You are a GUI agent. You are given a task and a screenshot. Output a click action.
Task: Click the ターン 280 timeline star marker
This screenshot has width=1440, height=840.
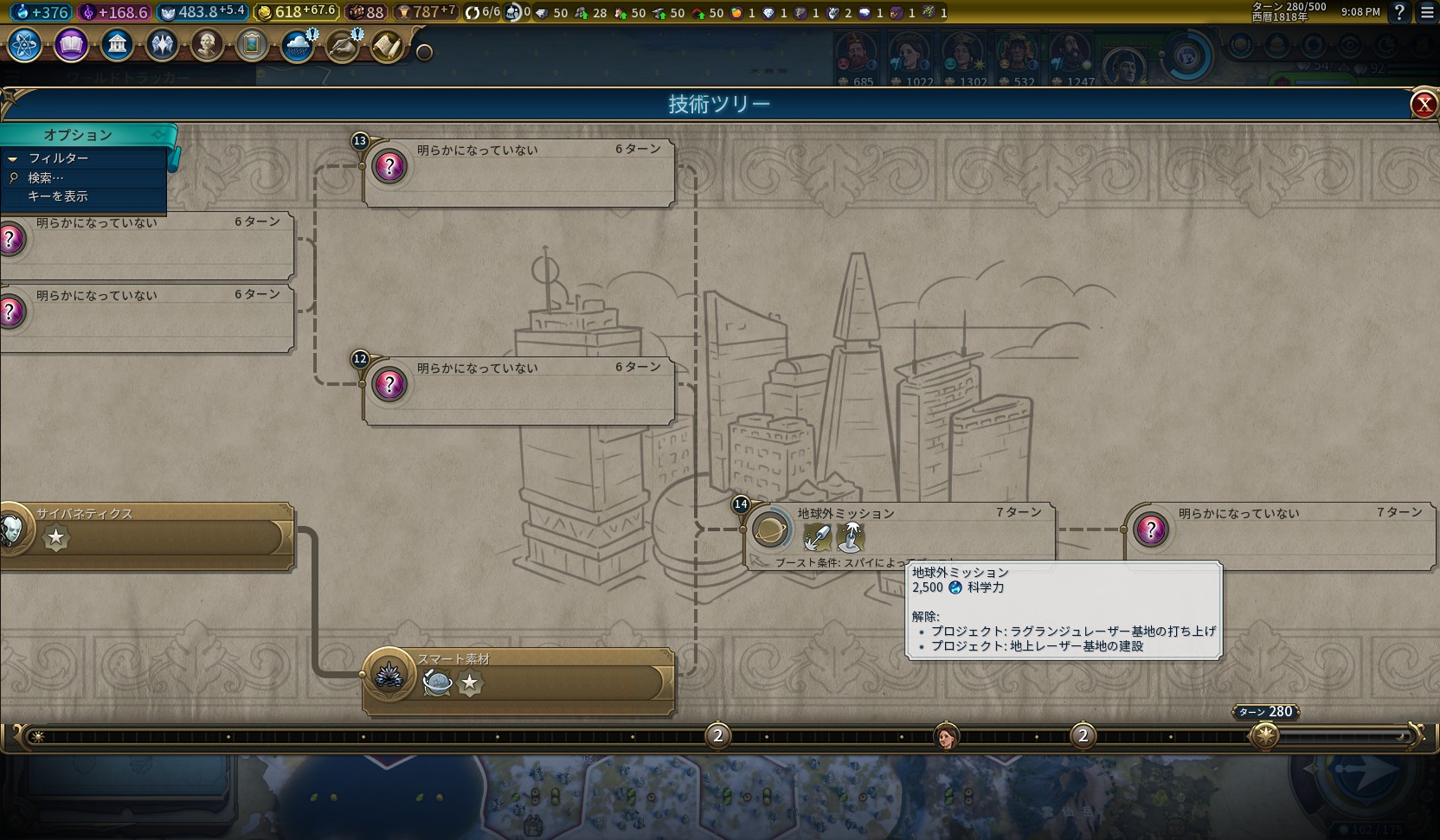tap(1265, 736)
